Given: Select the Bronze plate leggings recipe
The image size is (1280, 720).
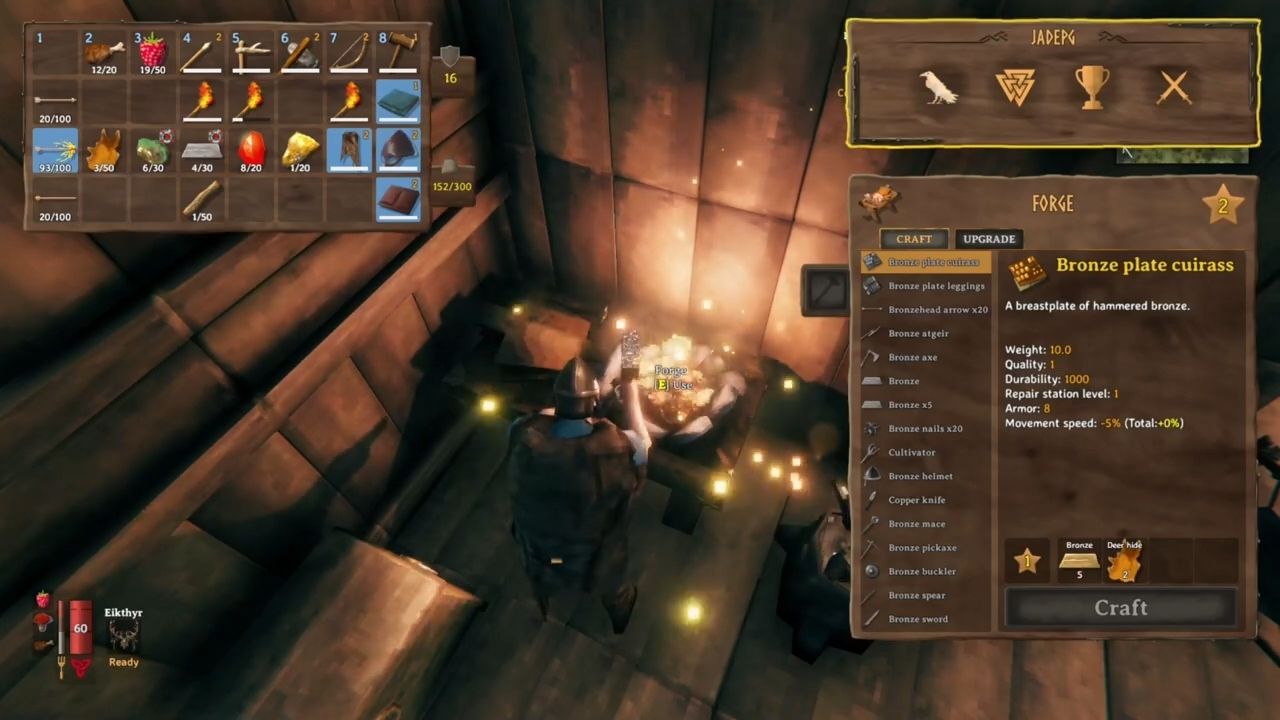Looking at the screenshot, I should pyautogui.click(x=936, y=285).
